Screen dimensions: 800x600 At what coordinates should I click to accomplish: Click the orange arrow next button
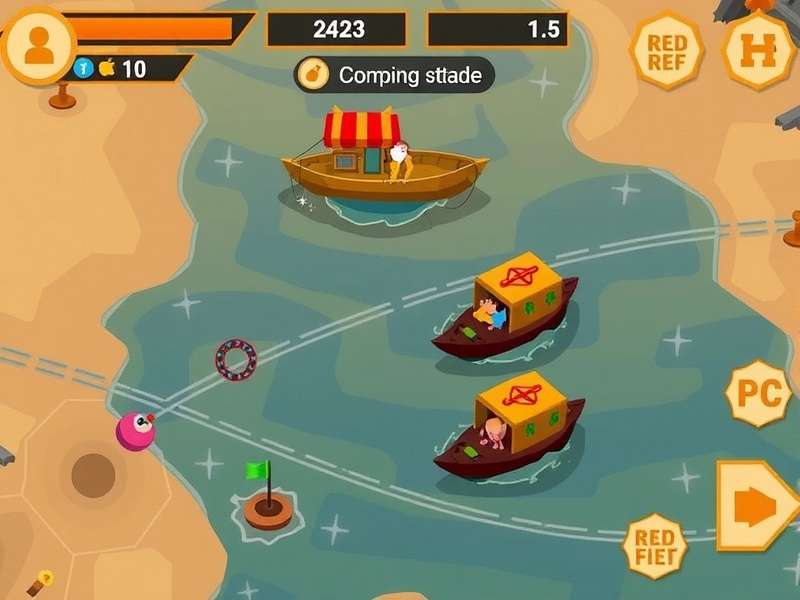758,507
